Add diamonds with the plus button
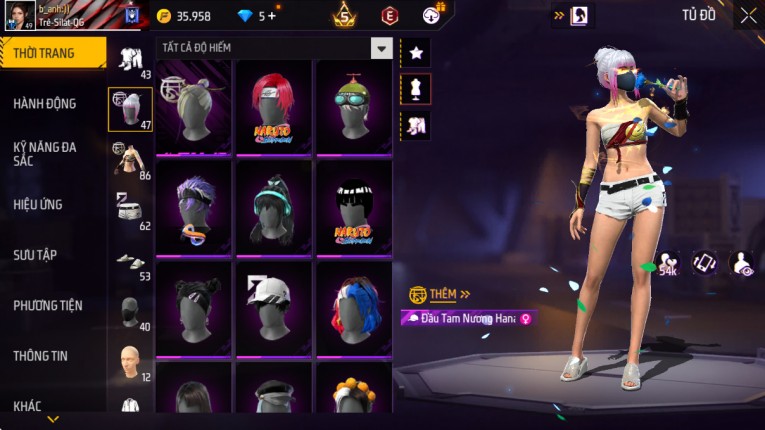This screenshot has width=765, height=430. coord(271,16)
